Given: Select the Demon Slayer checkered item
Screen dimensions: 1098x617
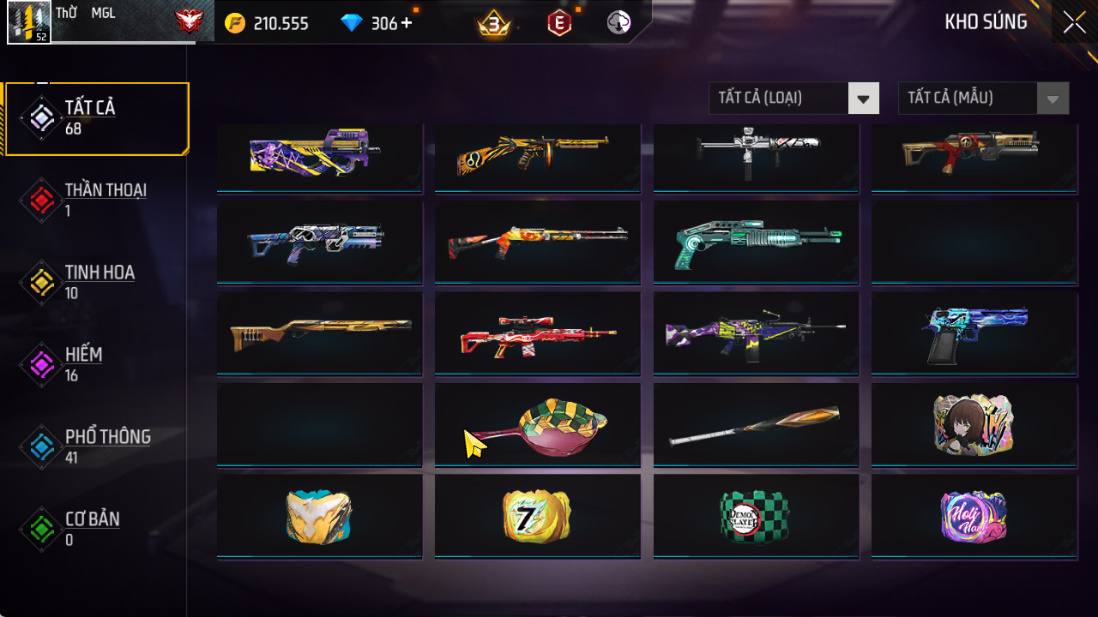Looking at the screenshot, I should pyautogui.click(x=756, y=516).
